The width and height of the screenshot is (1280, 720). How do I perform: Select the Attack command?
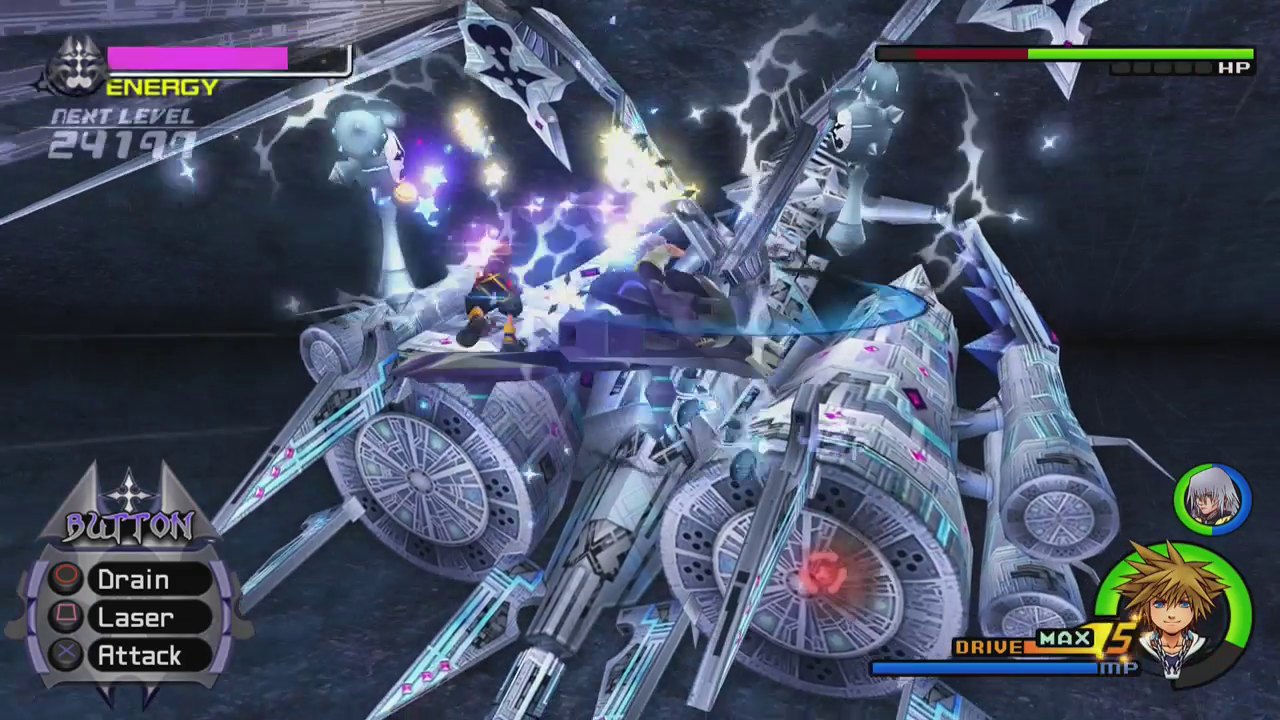(x=139, y=656)
